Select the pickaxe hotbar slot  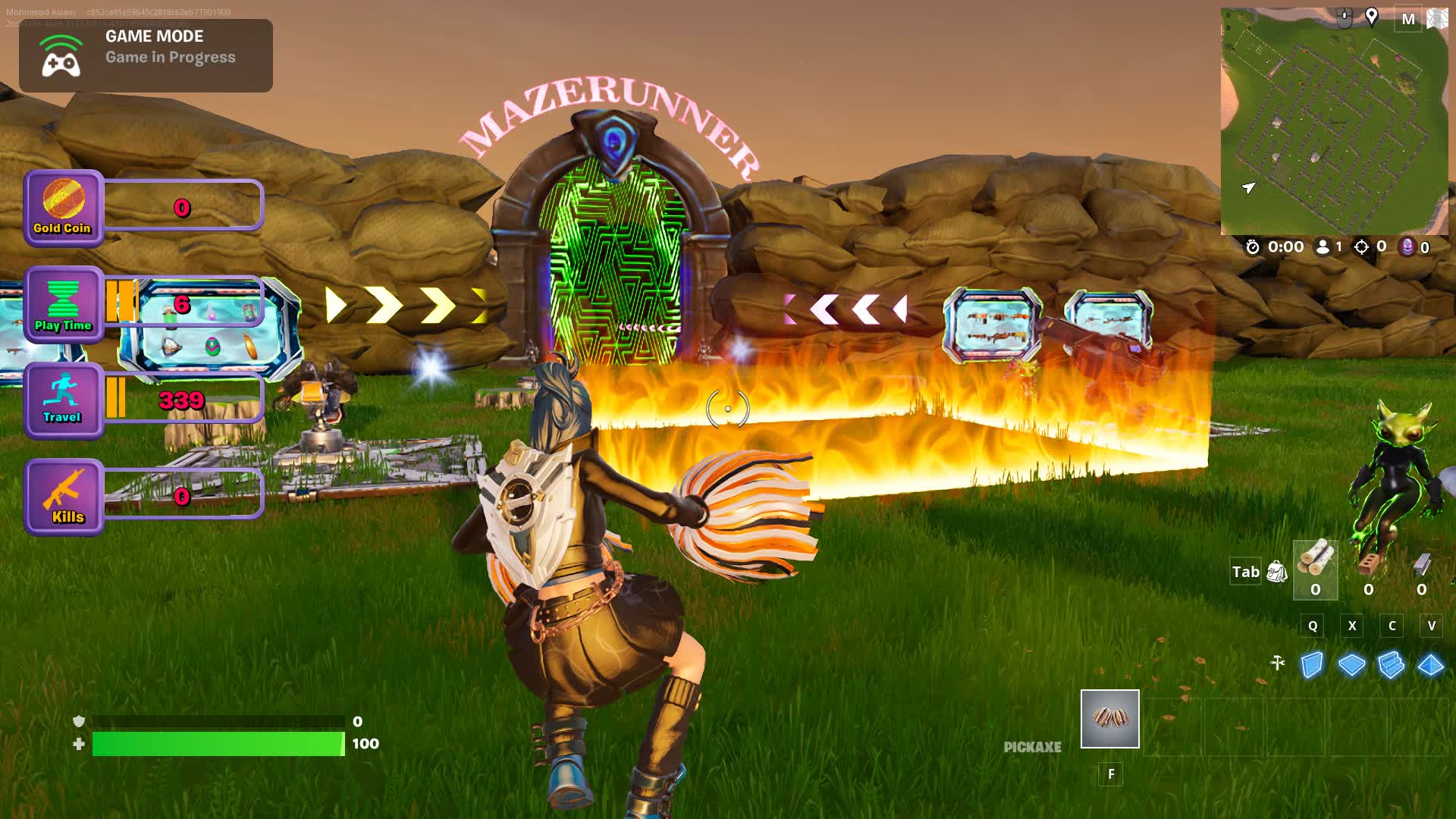click(1109, 719)
